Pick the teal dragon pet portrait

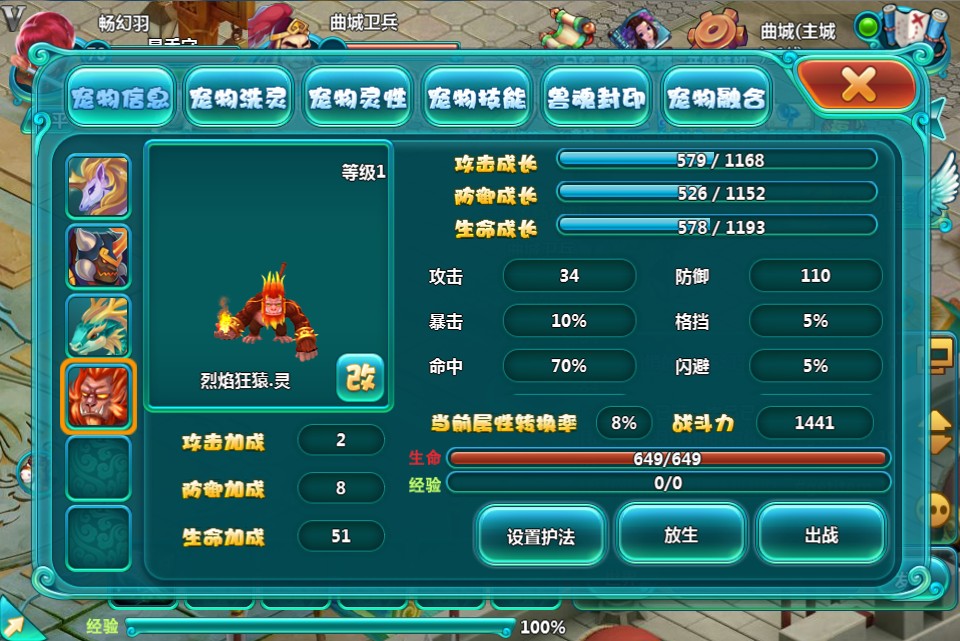(98, 327)
